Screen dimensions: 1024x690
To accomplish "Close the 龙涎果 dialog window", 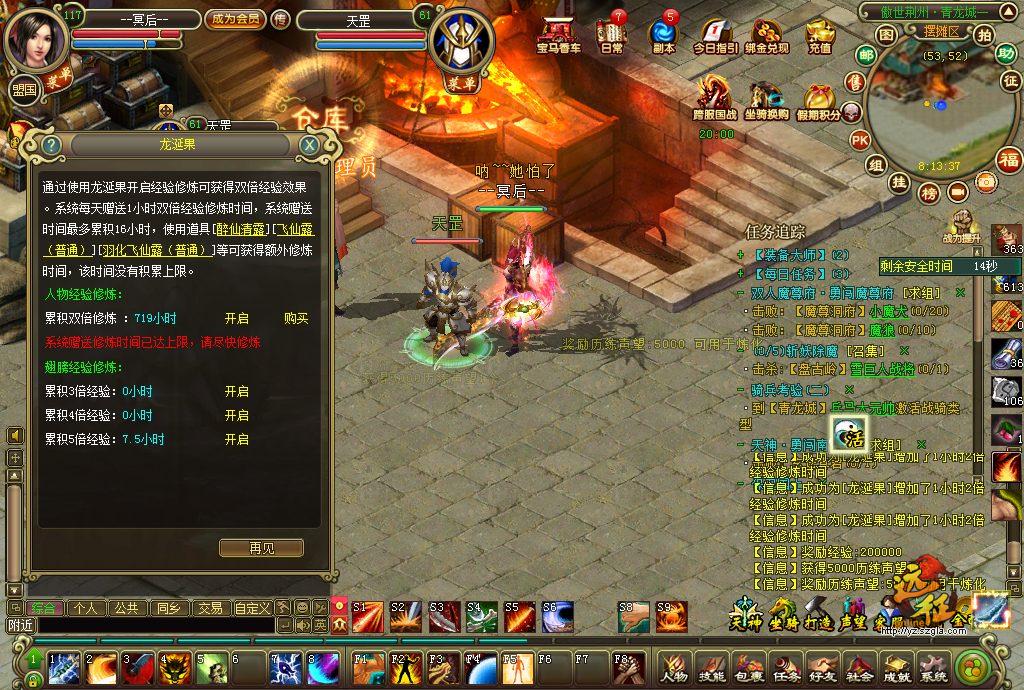I will (309, 145).
